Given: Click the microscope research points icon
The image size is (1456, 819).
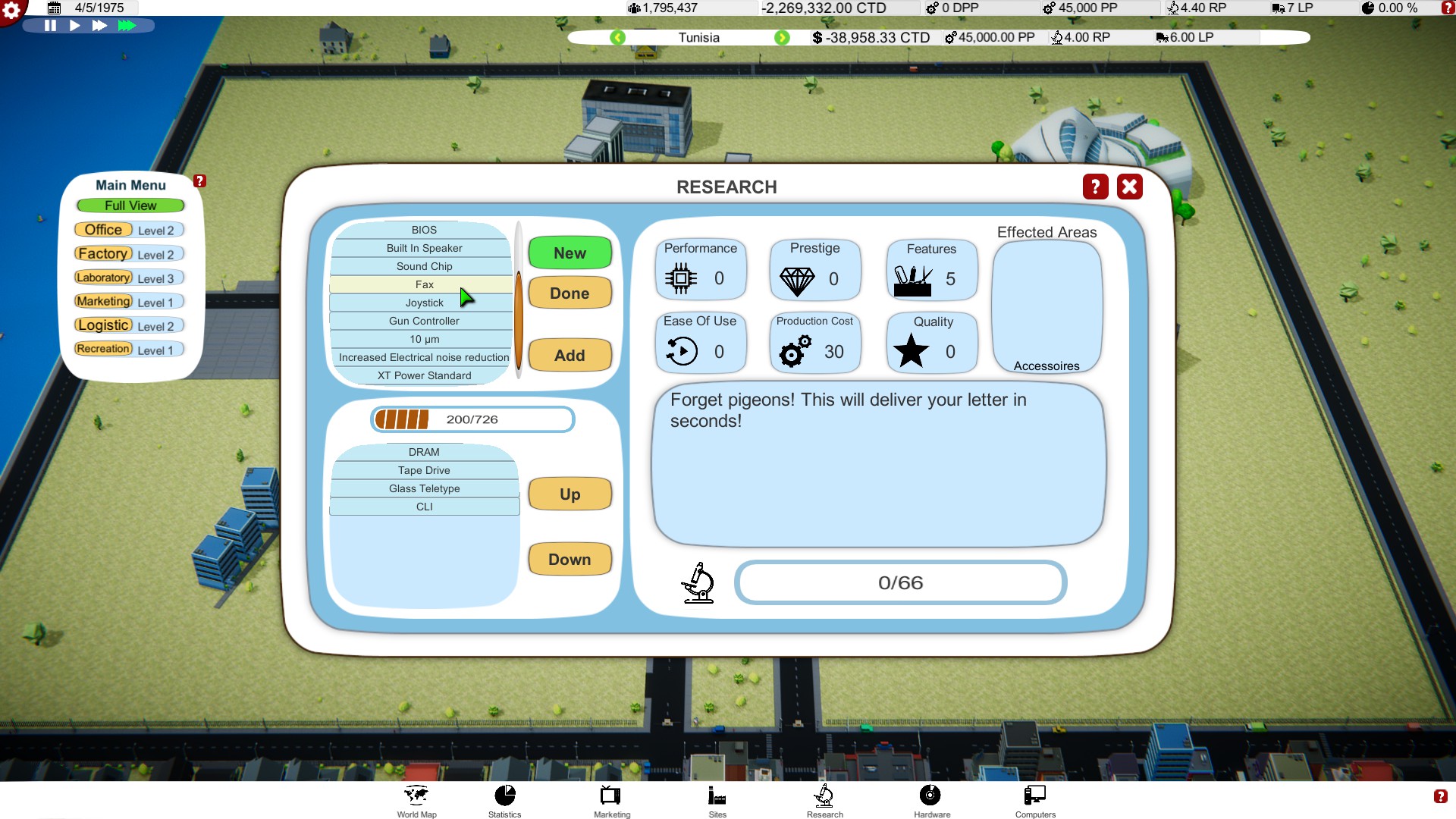Looking at the screenshot, I should pos(698,583).
